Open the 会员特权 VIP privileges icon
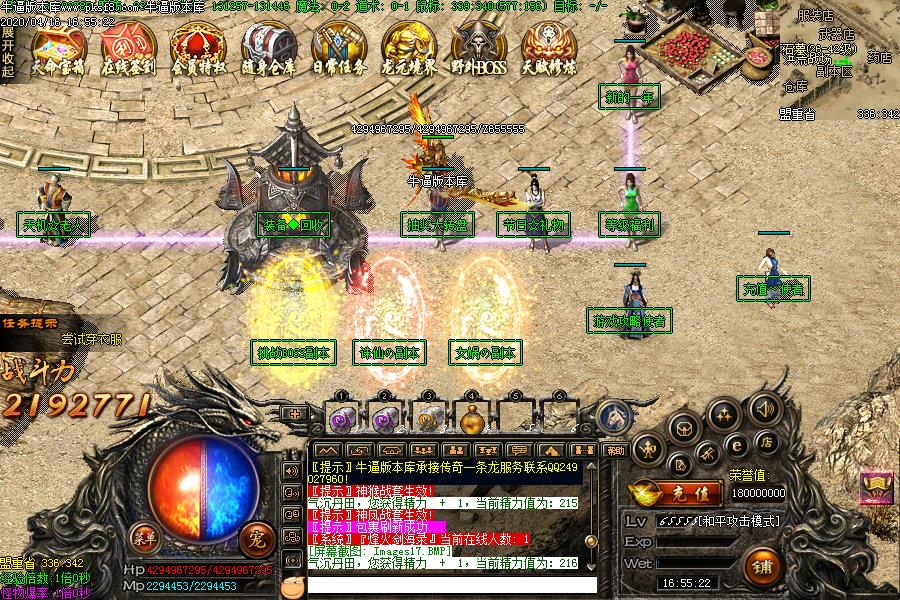Screen dimensions: 900x600 click(198, 50)
